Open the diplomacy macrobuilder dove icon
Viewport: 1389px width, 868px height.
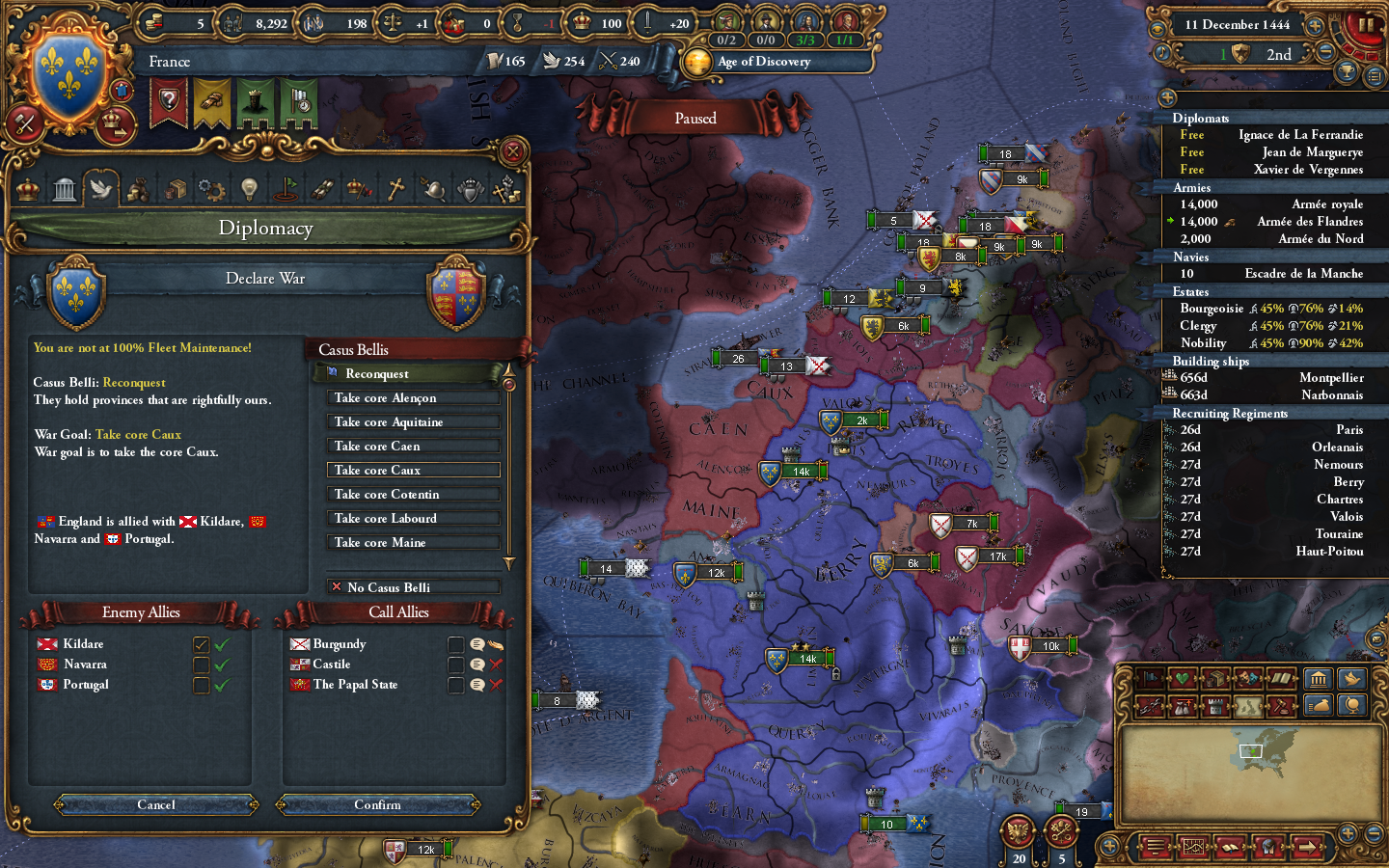click(1351, 678)
